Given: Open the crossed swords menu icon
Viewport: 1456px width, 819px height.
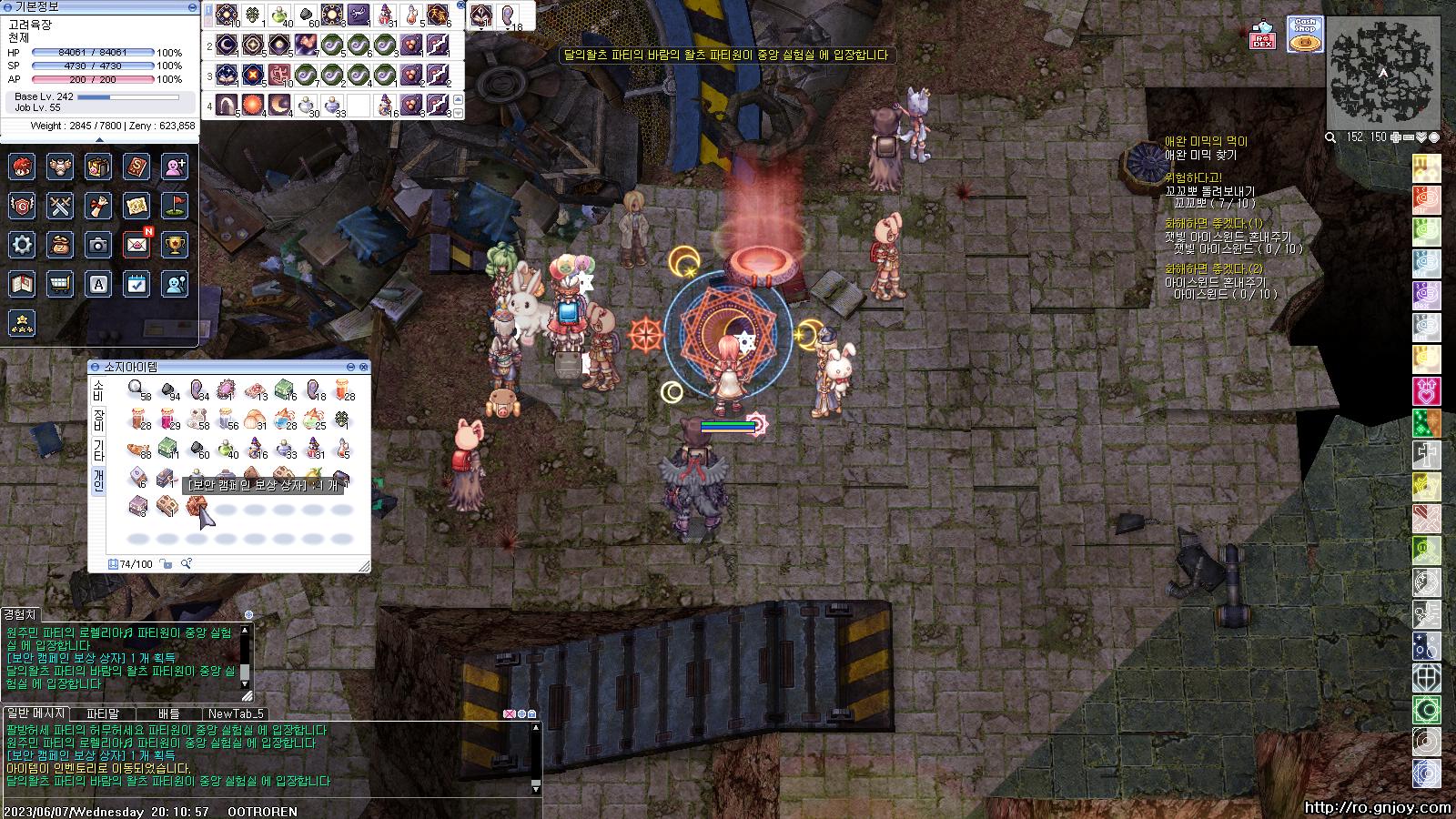Looking at the screenshot, I should tap(60, 206).
